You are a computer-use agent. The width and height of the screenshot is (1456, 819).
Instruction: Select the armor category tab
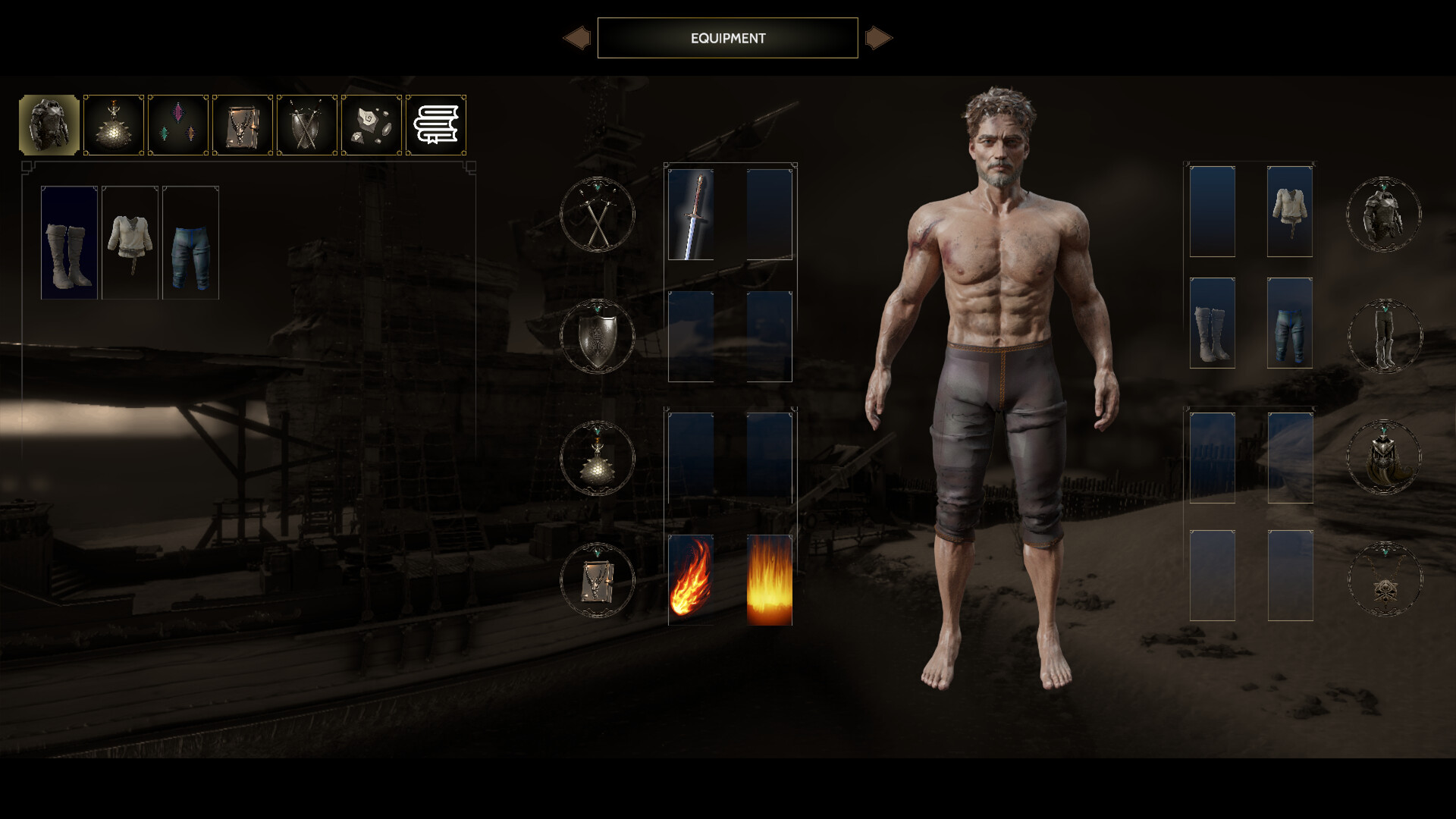point(49,125)
